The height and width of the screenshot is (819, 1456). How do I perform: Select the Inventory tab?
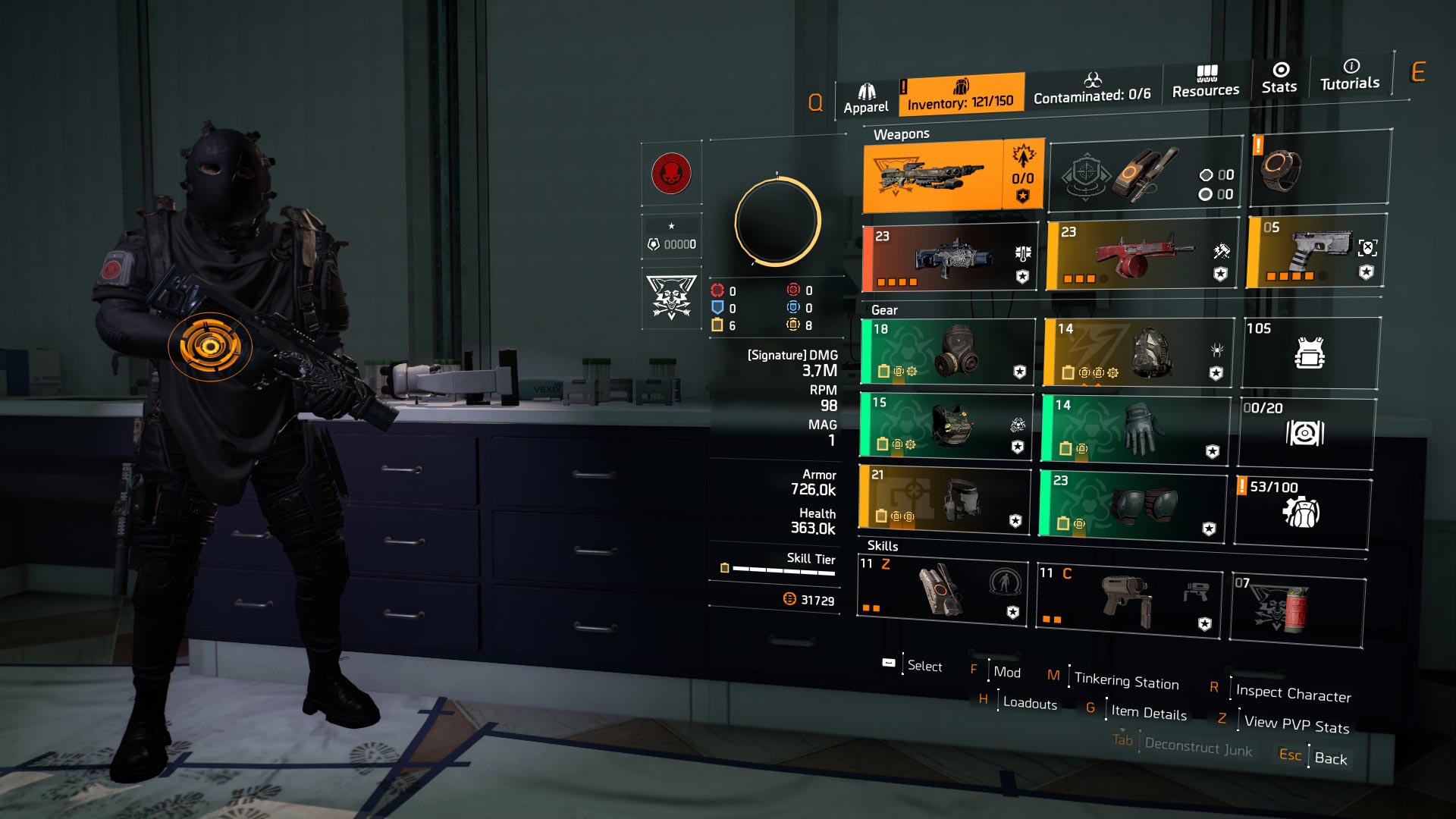(x=960, y=95)
